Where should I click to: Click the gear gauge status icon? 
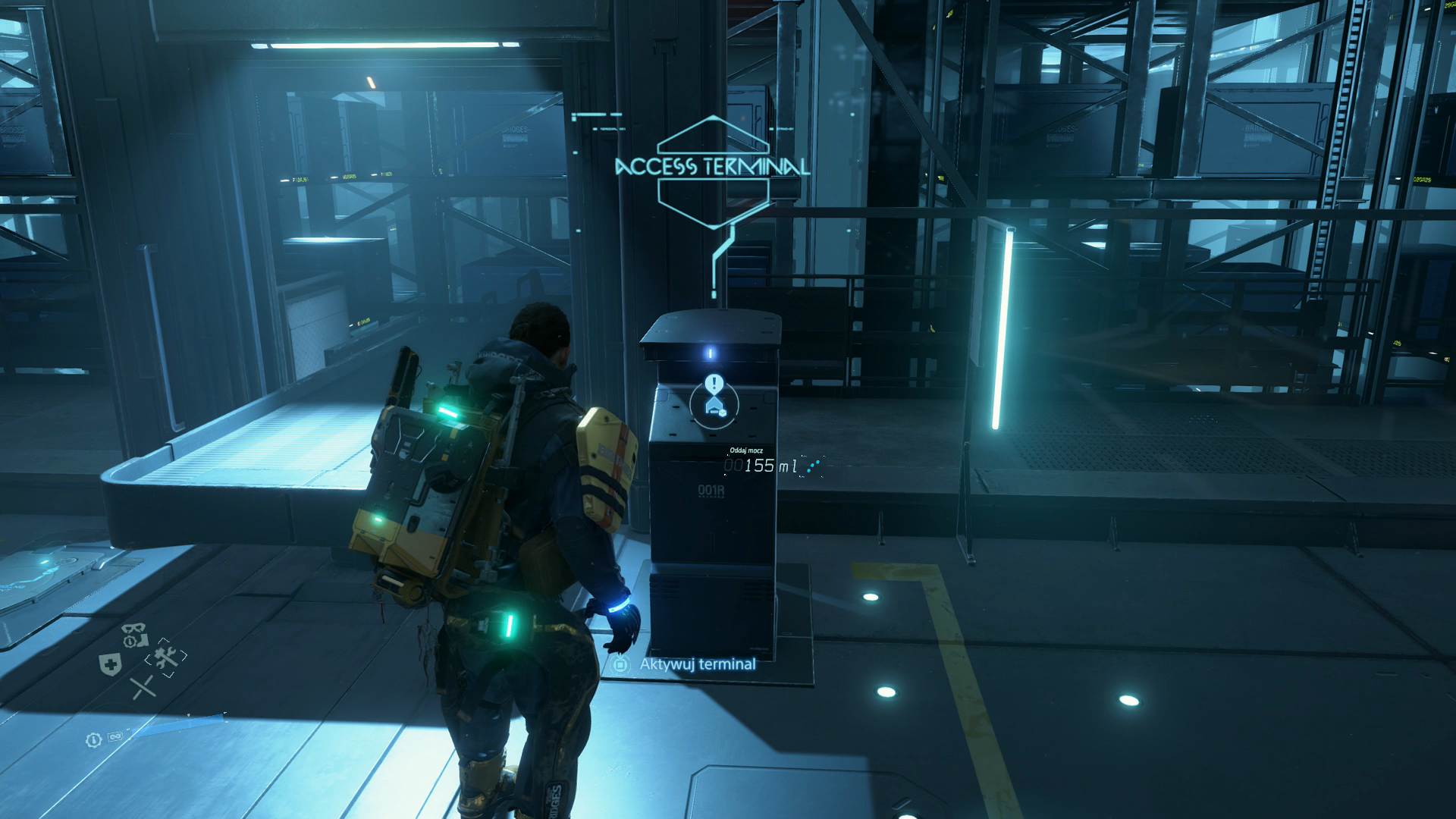pyautogui.click(x=93, y=739)
